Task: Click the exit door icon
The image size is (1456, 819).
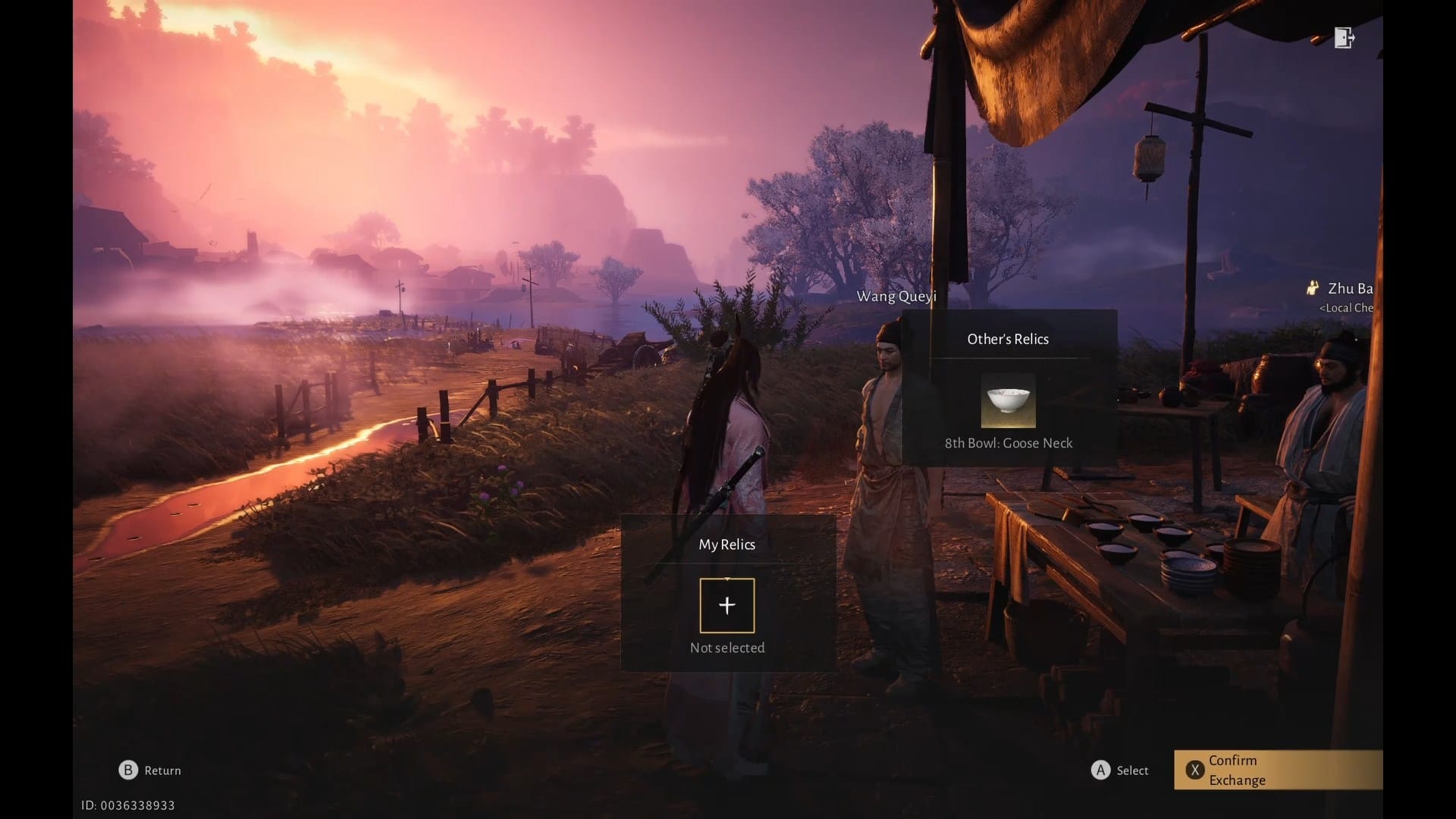Action: 1344,38
